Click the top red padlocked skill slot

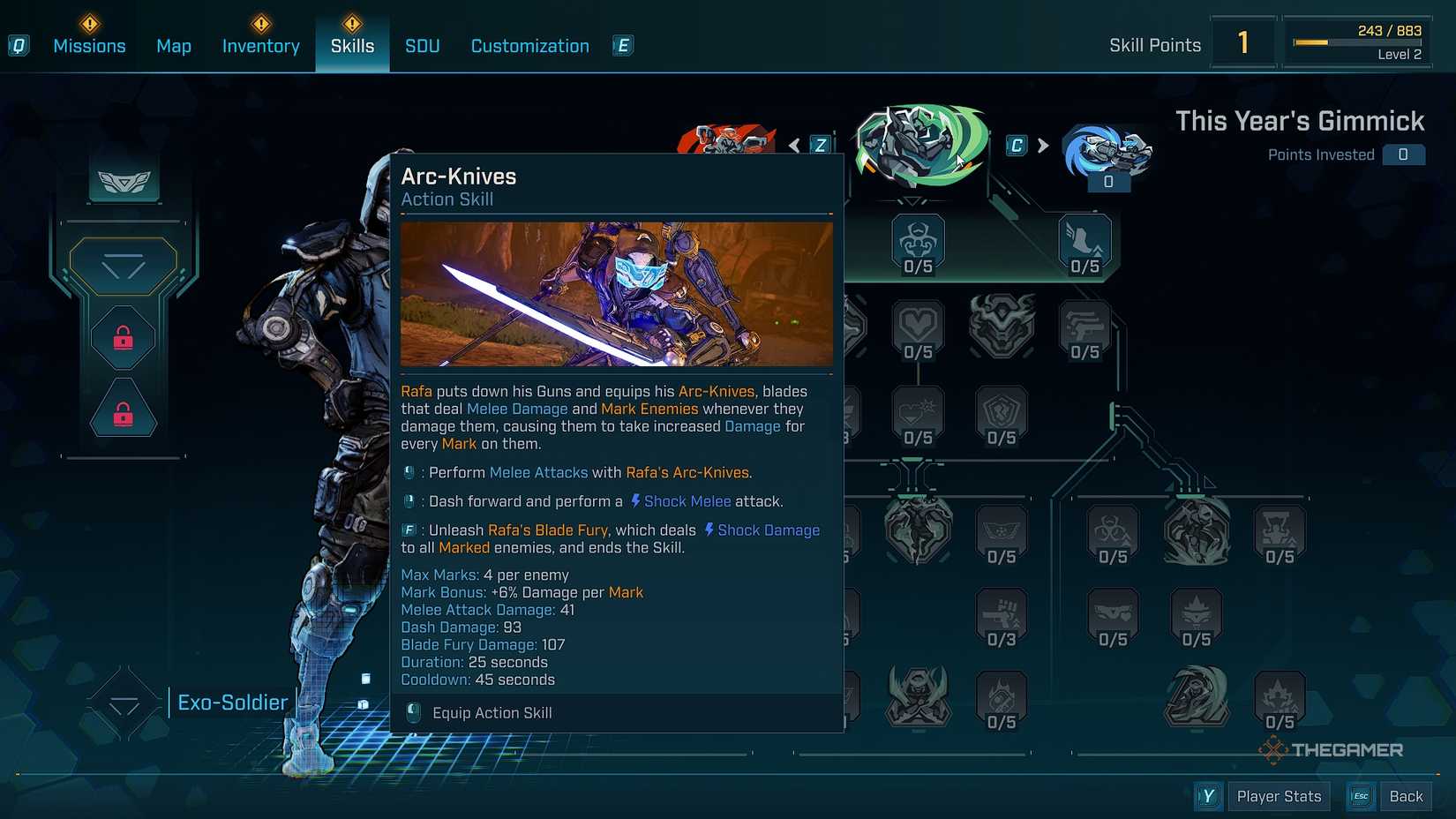122,336
